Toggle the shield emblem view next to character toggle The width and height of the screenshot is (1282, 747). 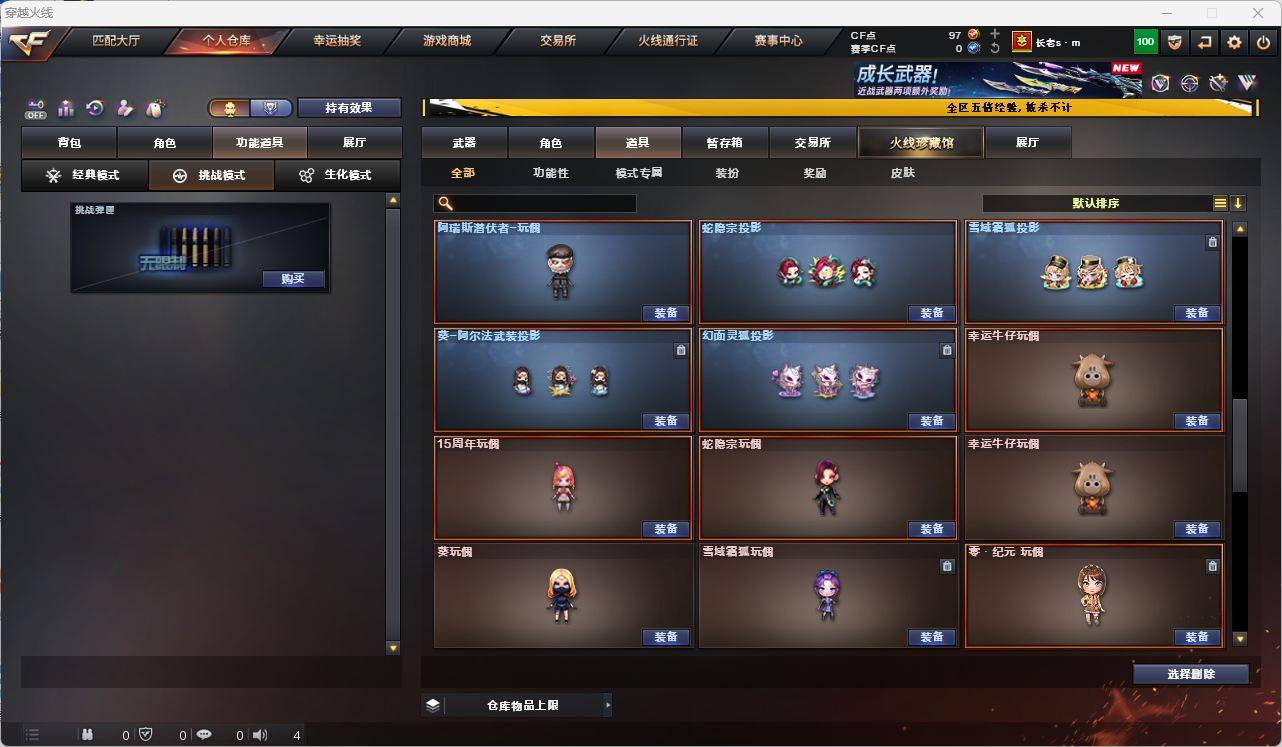(x=271, y=106)
